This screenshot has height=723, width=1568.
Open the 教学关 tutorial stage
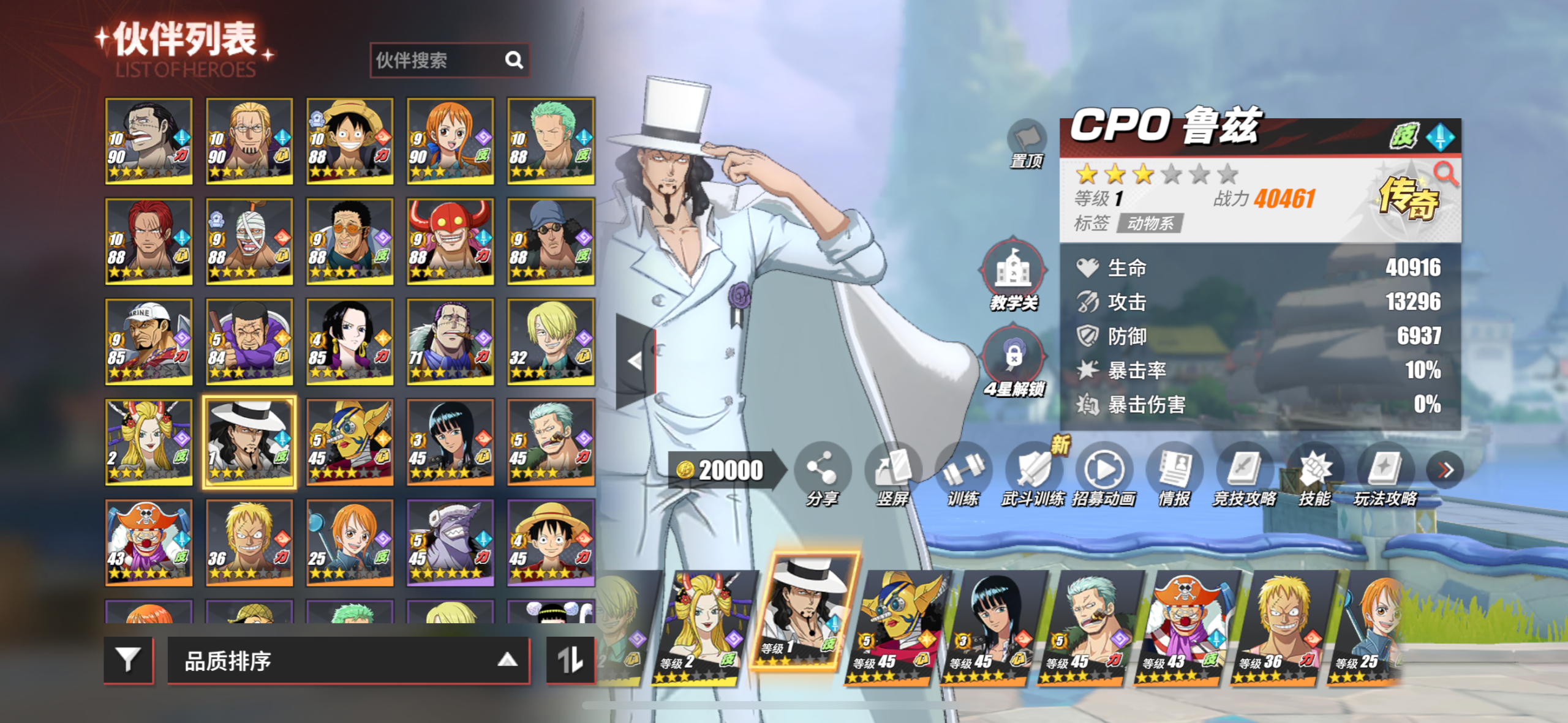point(1014,274)
